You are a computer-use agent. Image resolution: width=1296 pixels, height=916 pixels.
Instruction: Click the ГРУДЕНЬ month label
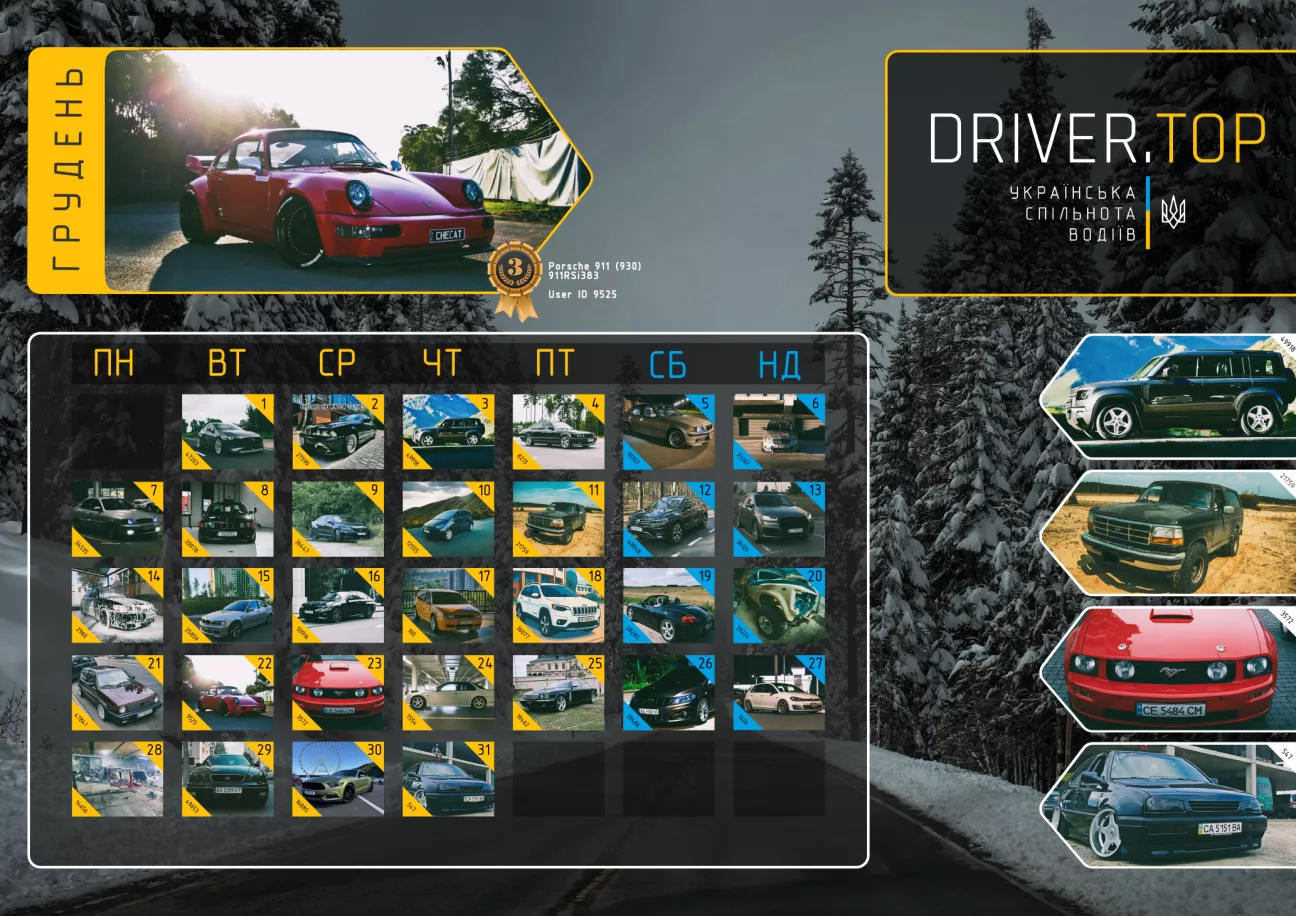(x=66, y=170)
